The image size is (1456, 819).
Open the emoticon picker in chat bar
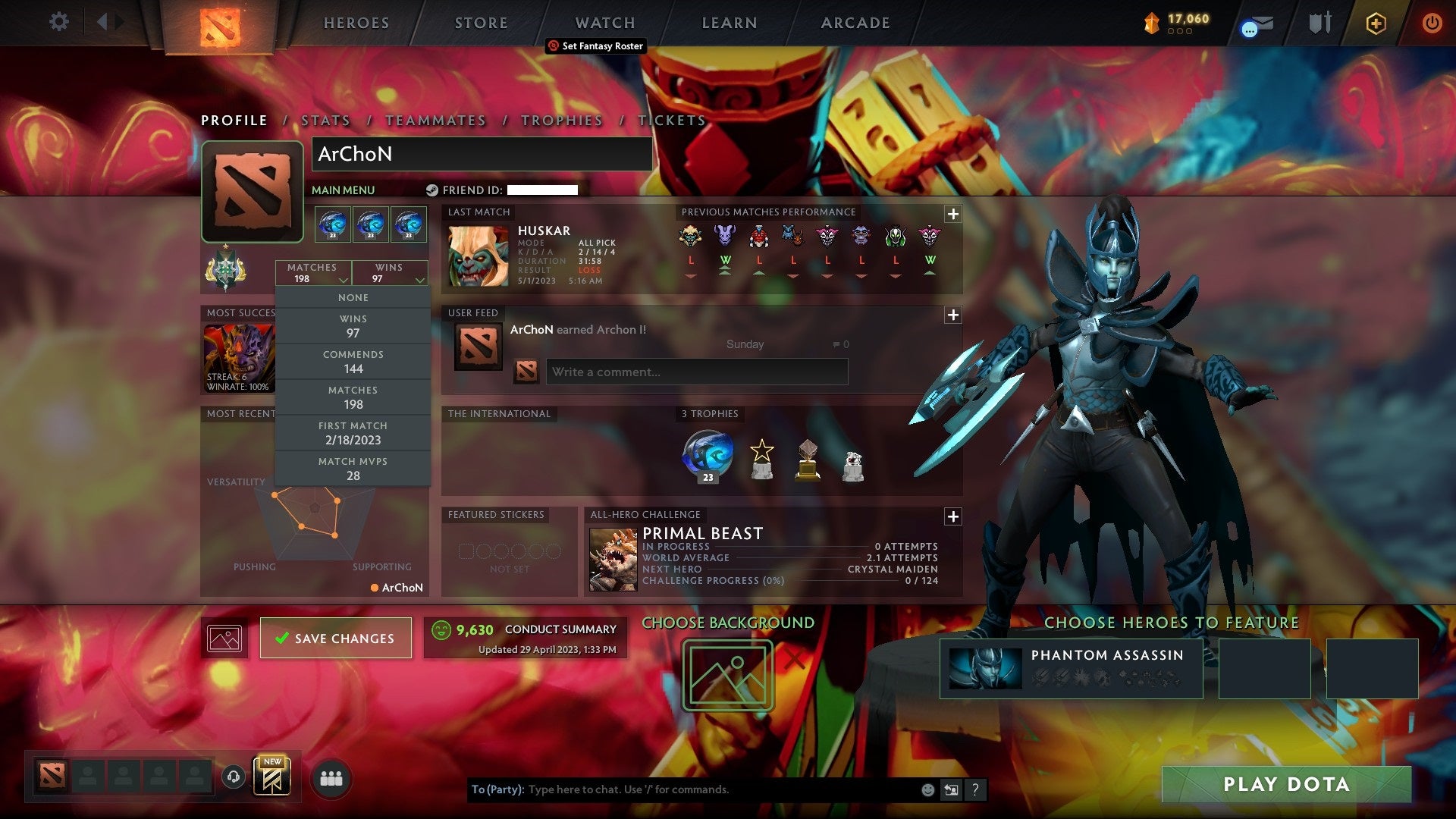(927, 789)
